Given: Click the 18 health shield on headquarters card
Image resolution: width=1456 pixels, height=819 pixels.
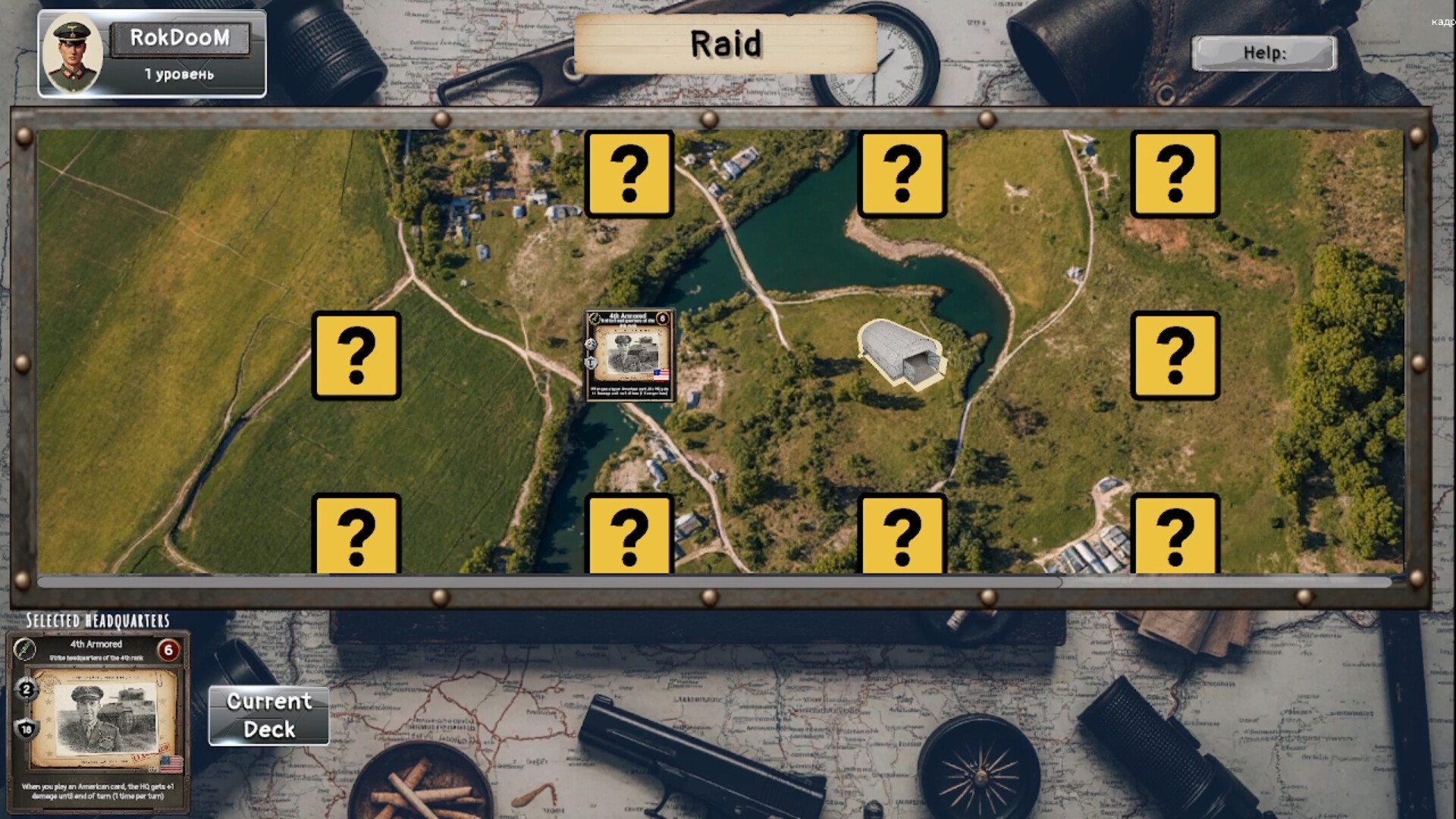Looking at the screenshot, I should (26, 730).
